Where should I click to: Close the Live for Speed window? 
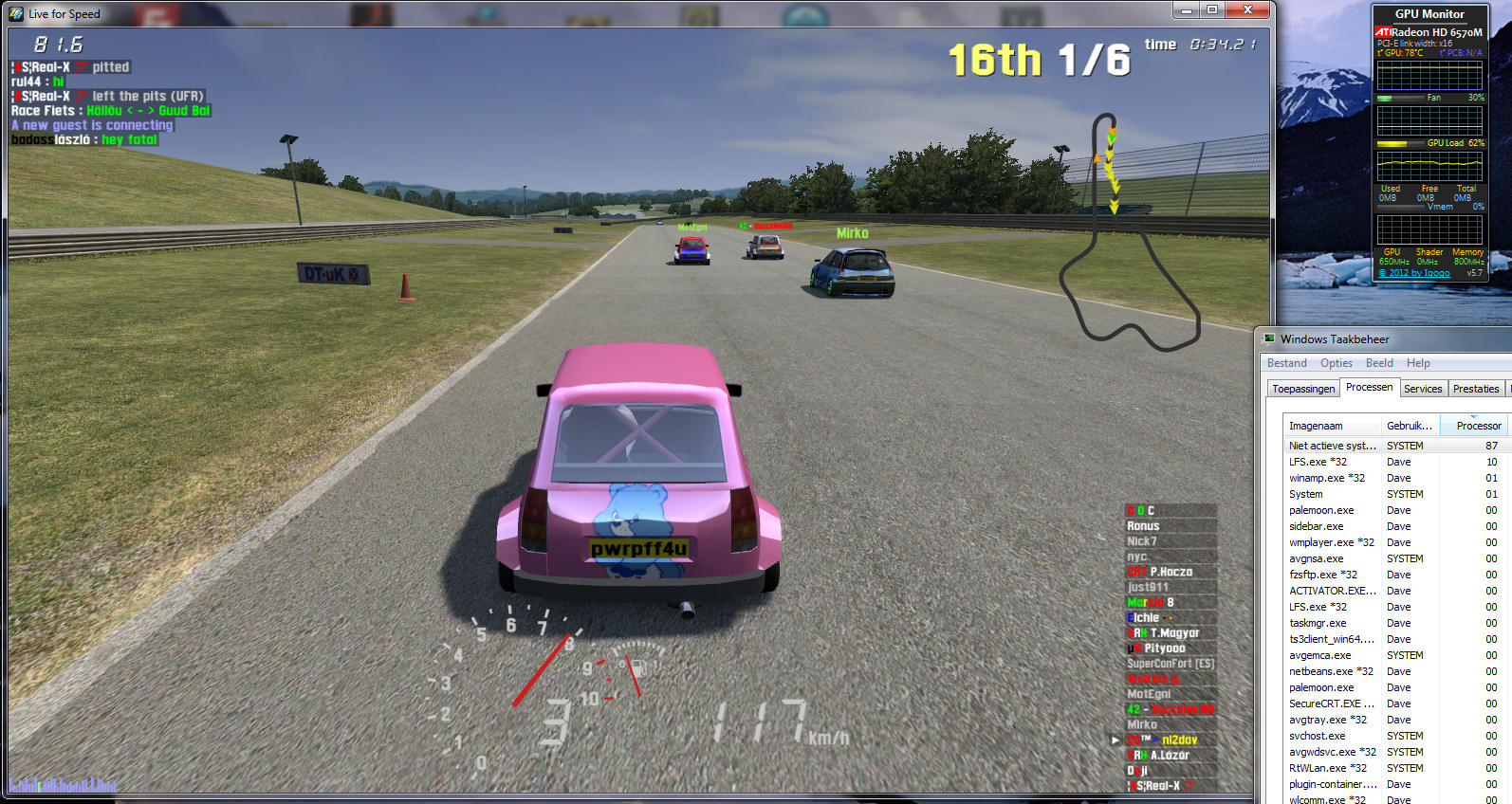(x=1248, y=10)
